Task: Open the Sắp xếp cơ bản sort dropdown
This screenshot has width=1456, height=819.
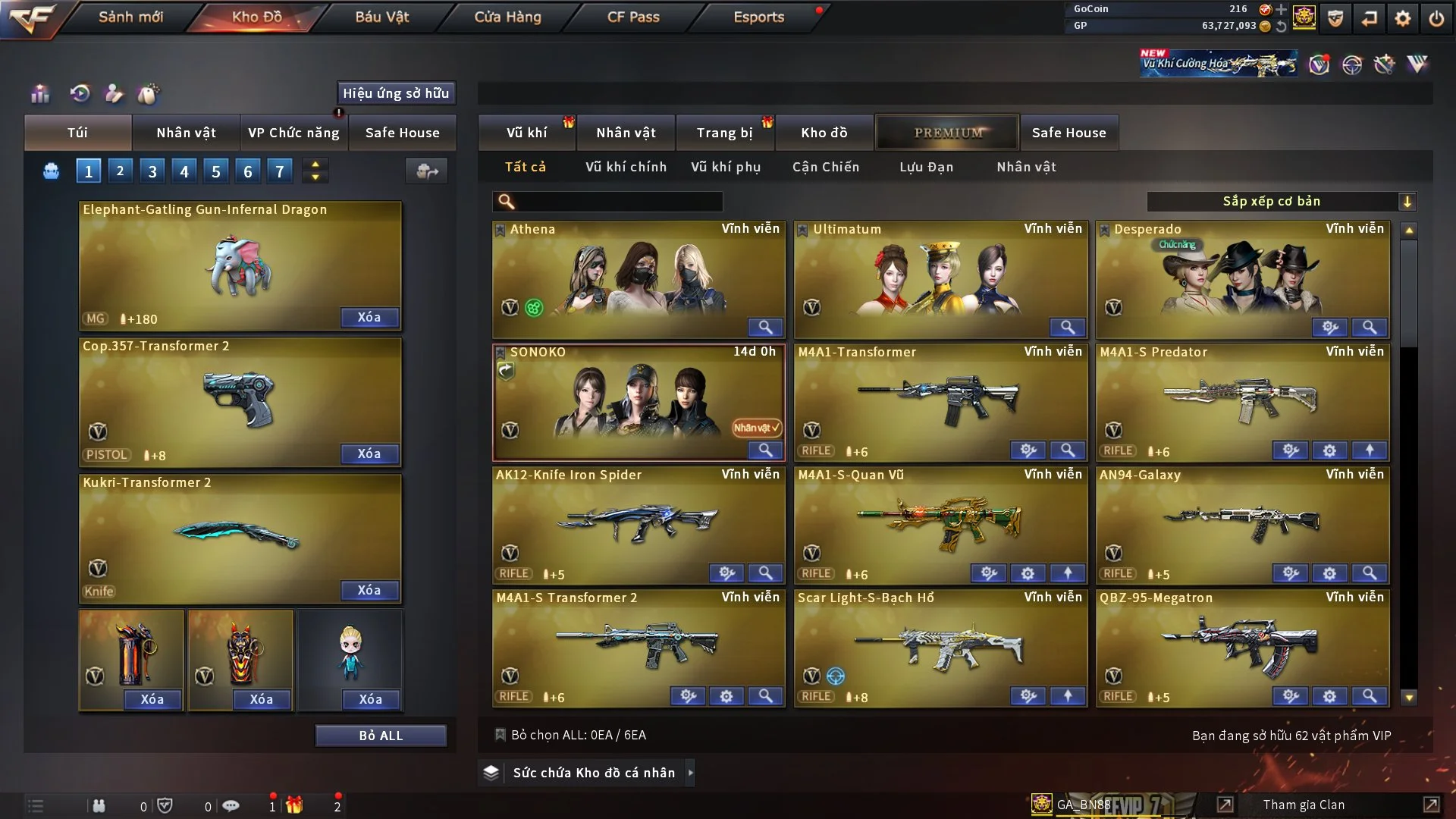Action: [x=1280, y=202]
